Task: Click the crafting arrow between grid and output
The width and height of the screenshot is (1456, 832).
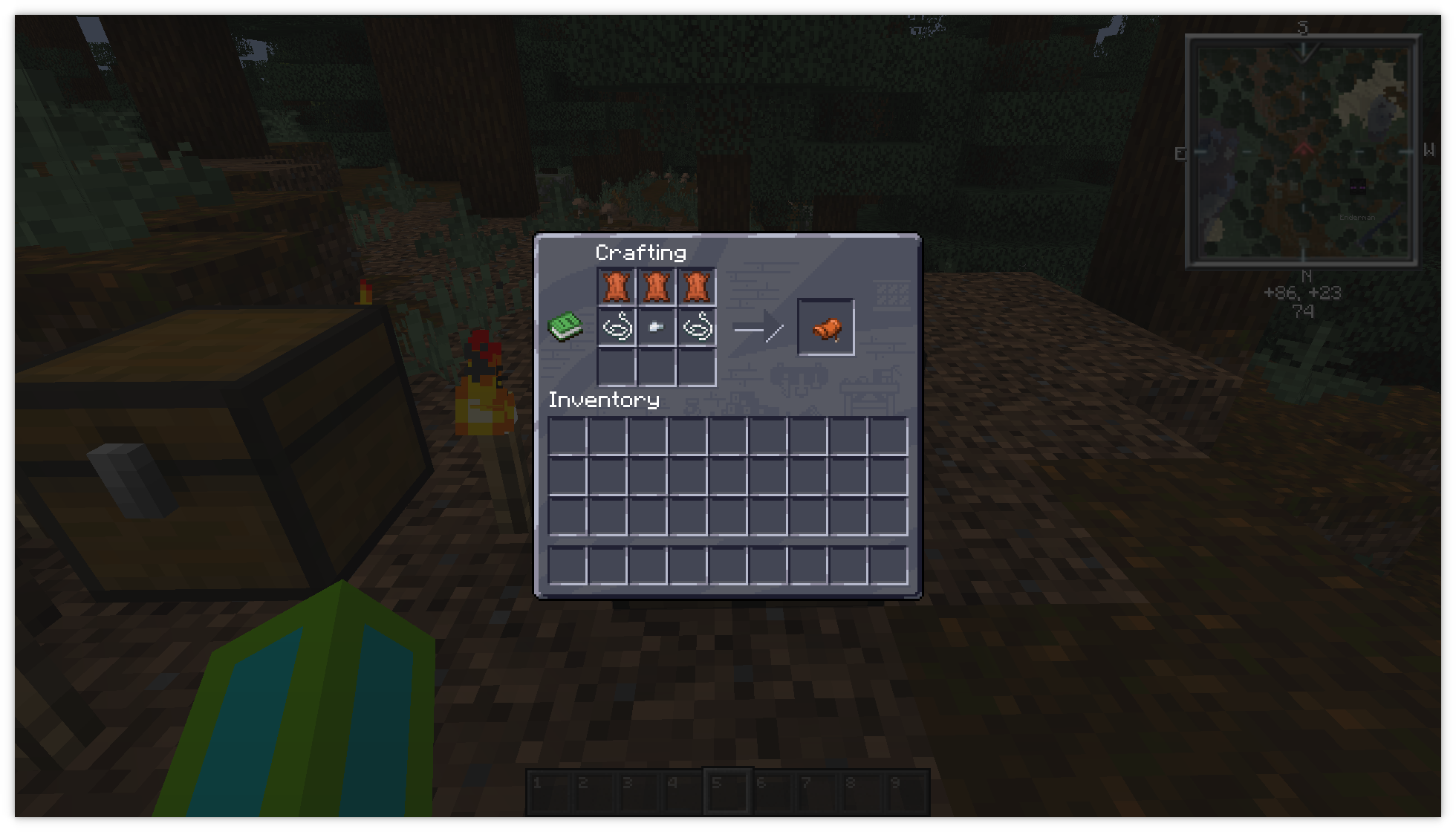Action: 759,327
